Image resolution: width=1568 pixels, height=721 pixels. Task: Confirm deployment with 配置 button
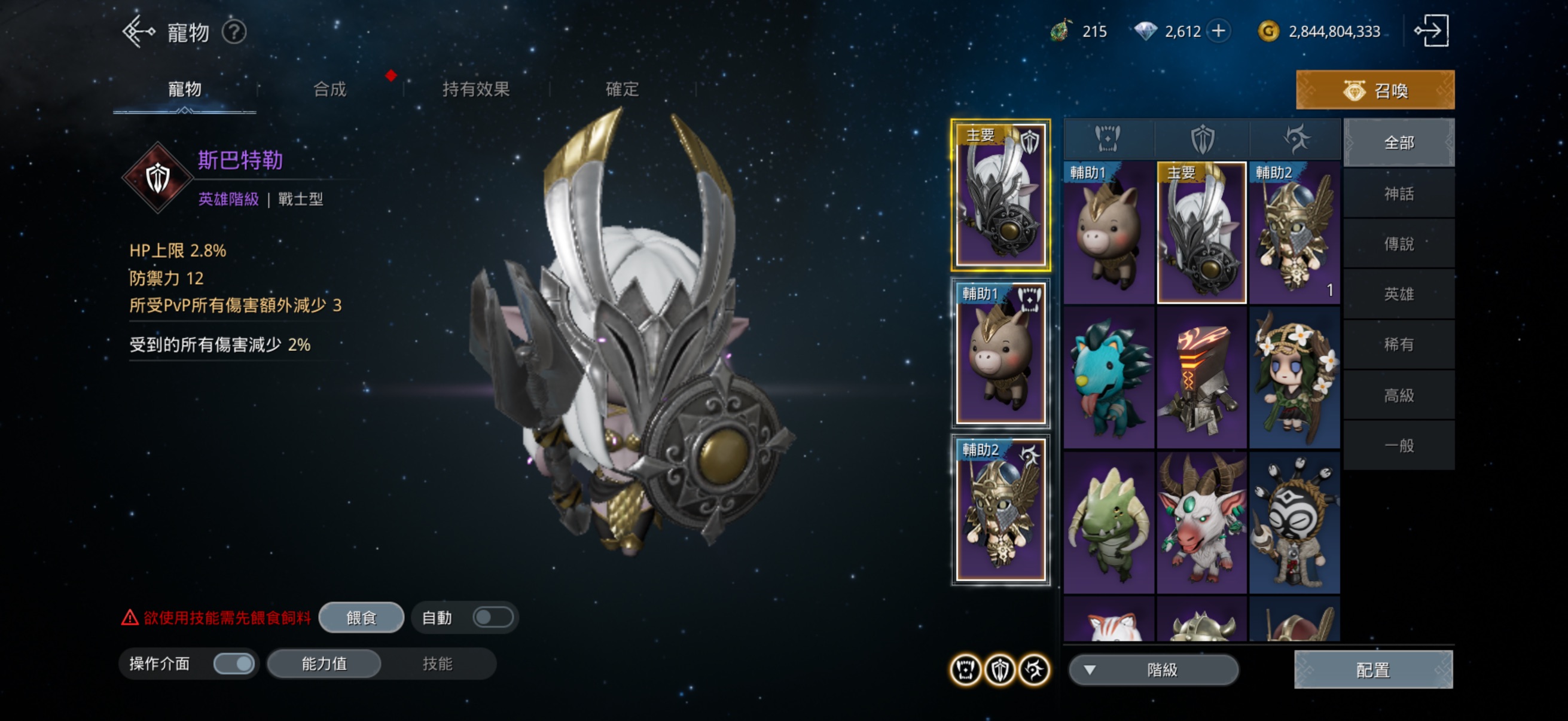click(1372, 670)
